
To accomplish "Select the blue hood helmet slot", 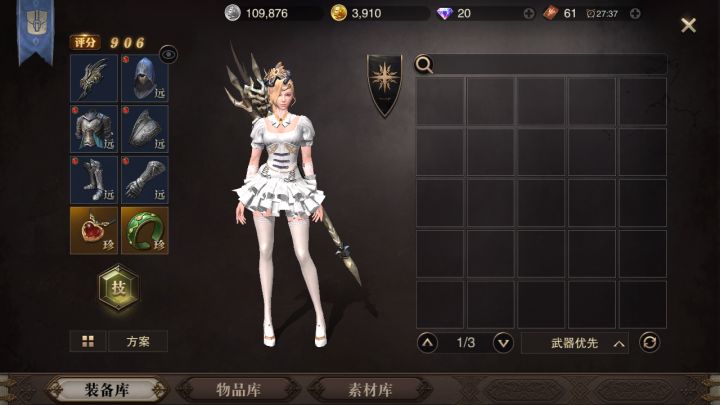I will coord(145,78).
